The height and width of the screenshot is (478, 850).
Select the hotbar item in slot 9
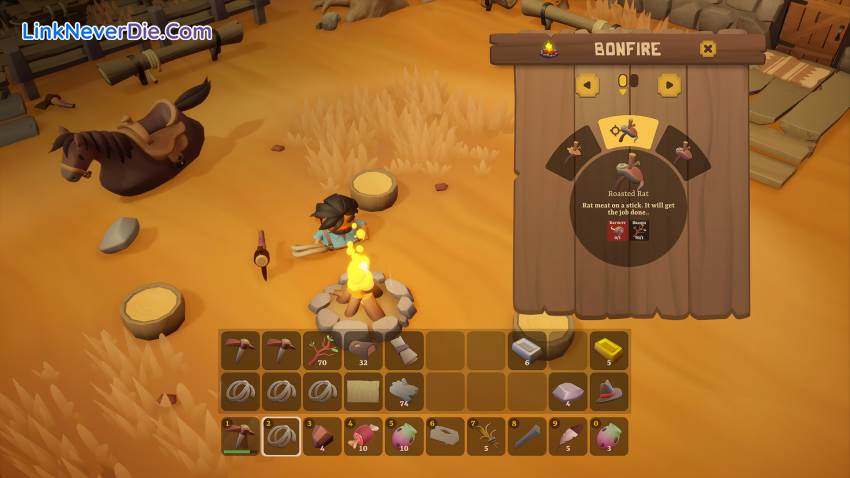click(x=568, y=437)
